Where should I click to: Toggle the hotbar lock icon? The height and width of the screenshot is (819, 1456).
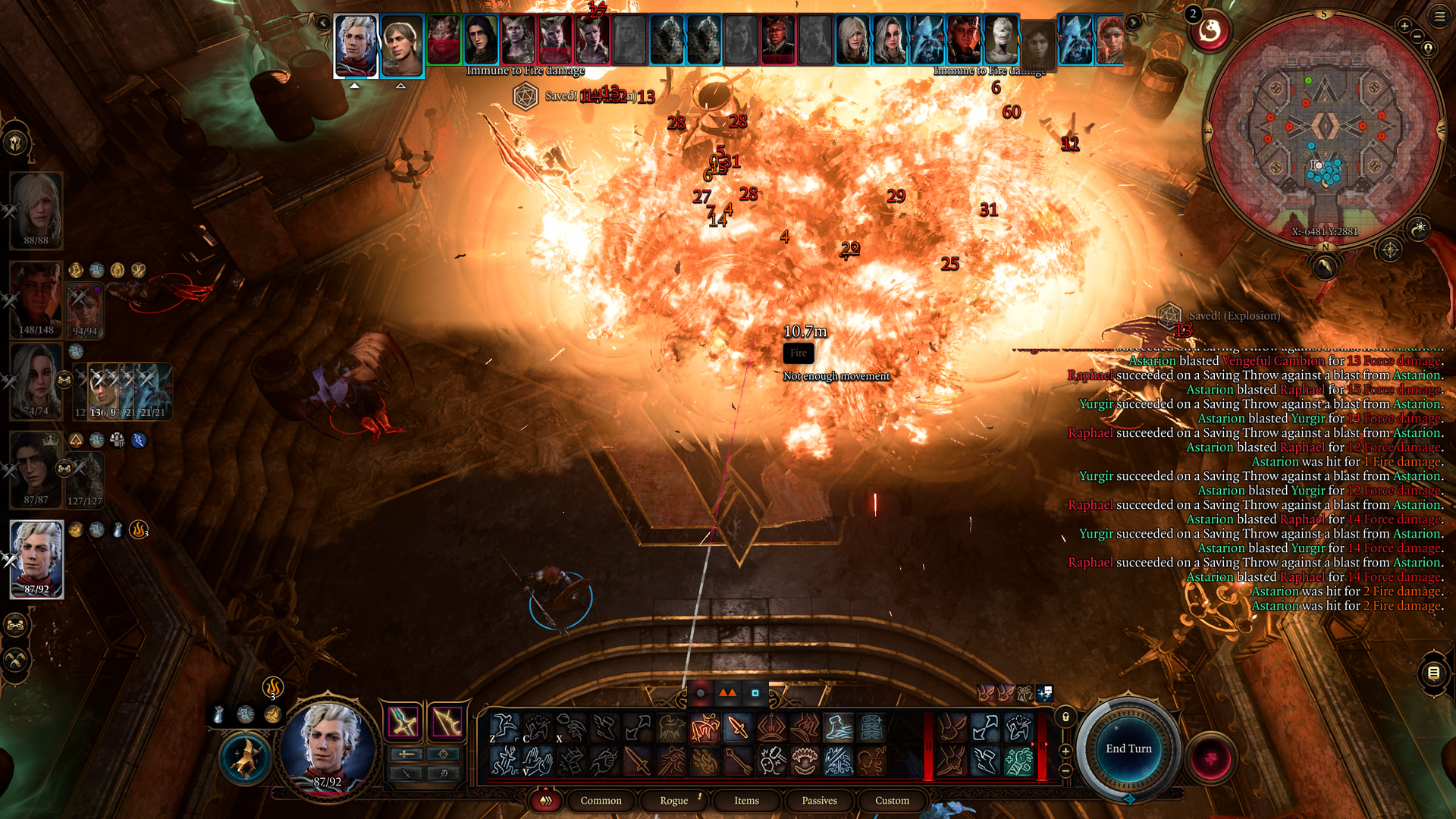click(x=1065, y=717)
